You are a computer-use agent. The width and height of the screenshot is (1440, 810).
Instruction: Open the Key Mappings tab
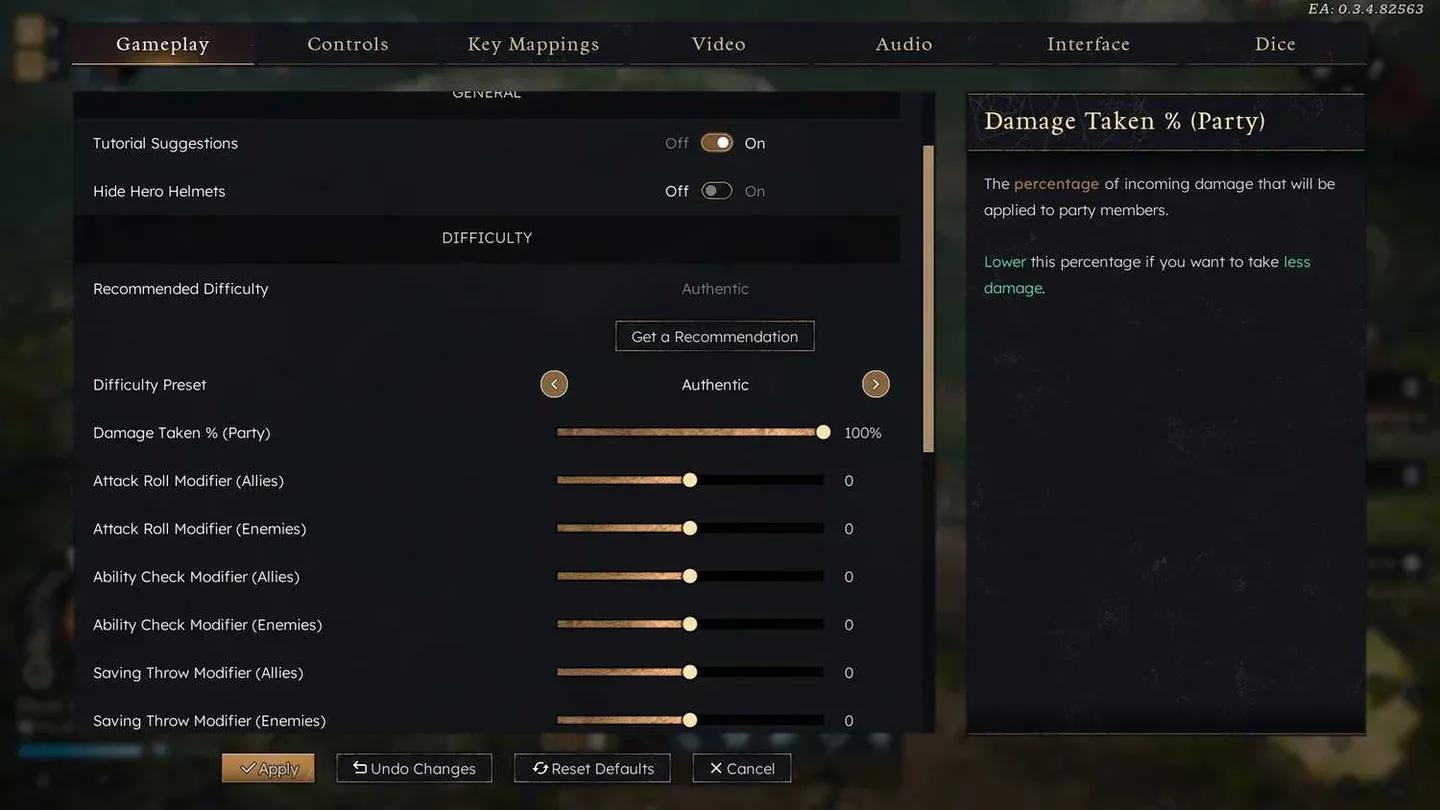click(533, 44)
